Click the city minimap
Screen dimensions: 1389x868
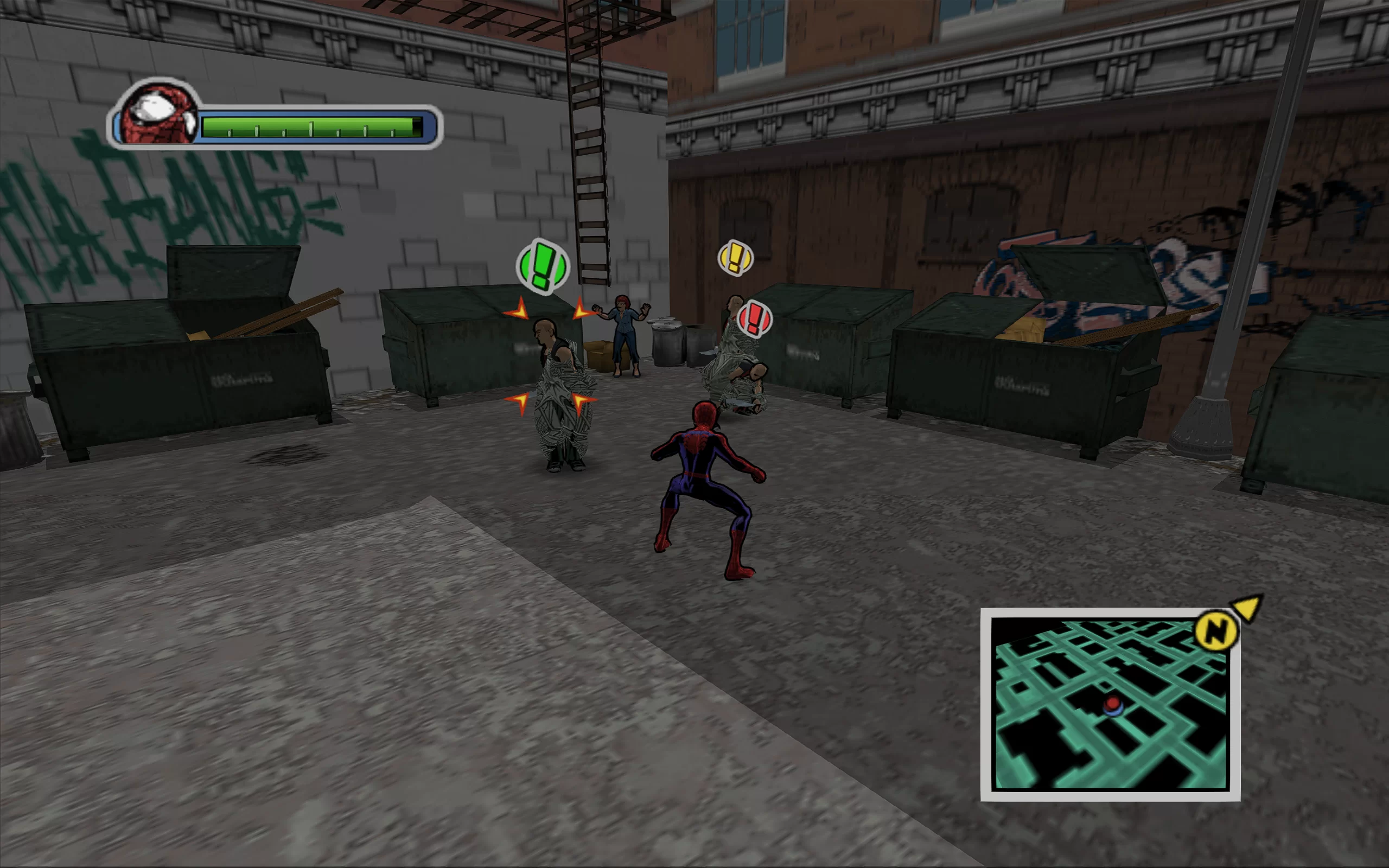tap(1110, 704)
